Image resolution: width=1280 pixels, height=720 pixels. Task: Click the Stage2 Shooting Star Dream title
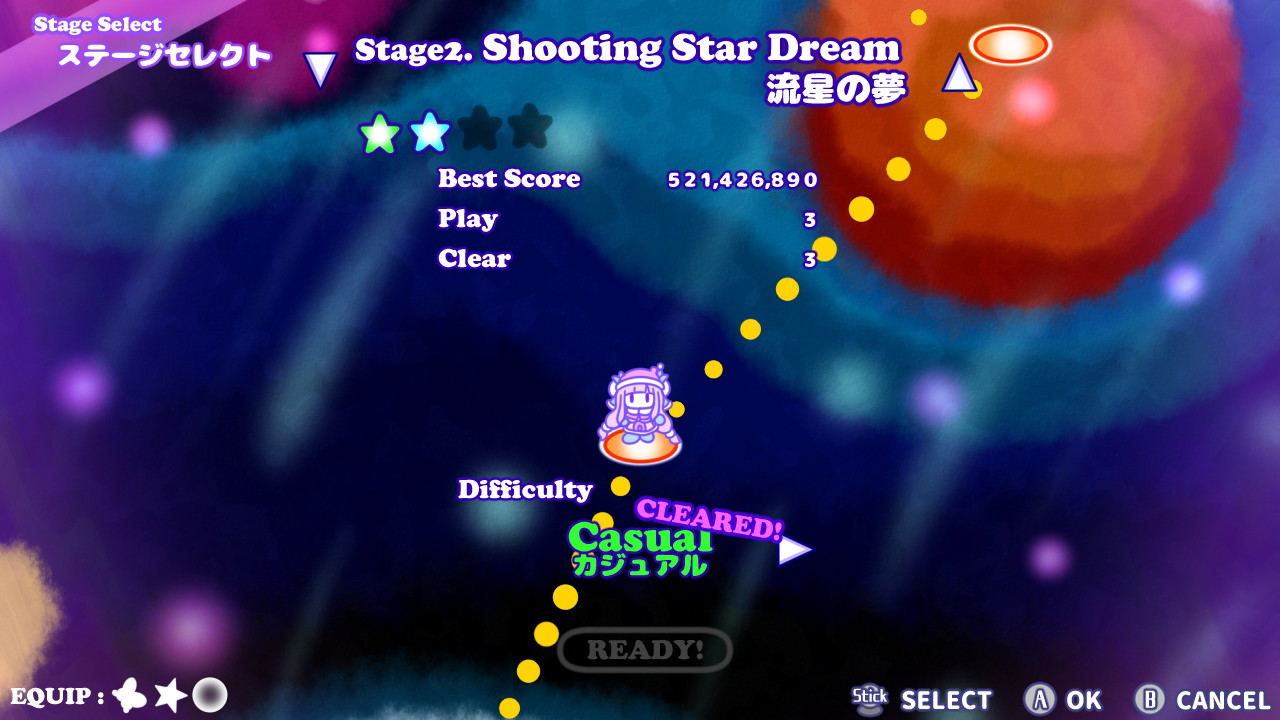(x=630, y=48)
